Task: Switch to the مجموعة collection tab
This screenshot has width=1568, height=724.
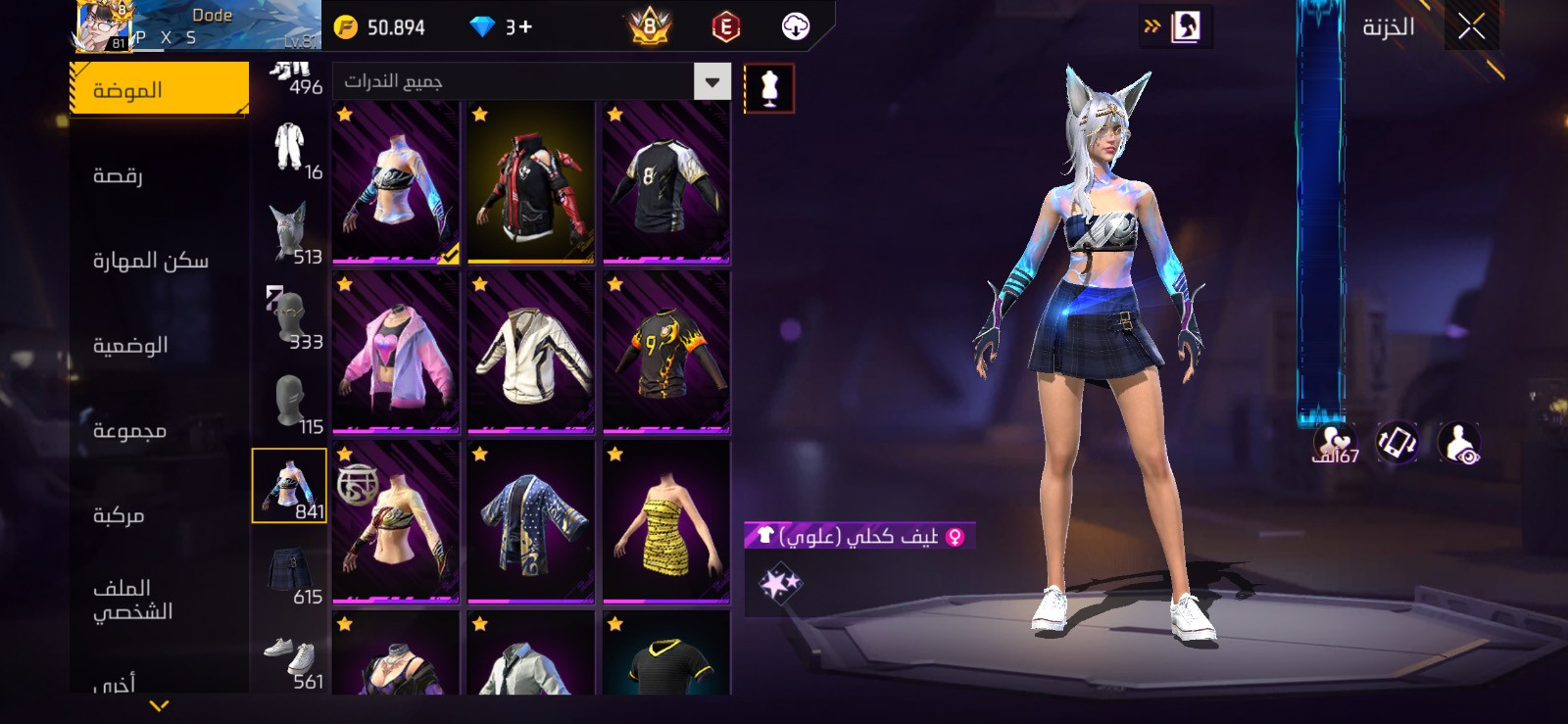Action: pos(129,430)
